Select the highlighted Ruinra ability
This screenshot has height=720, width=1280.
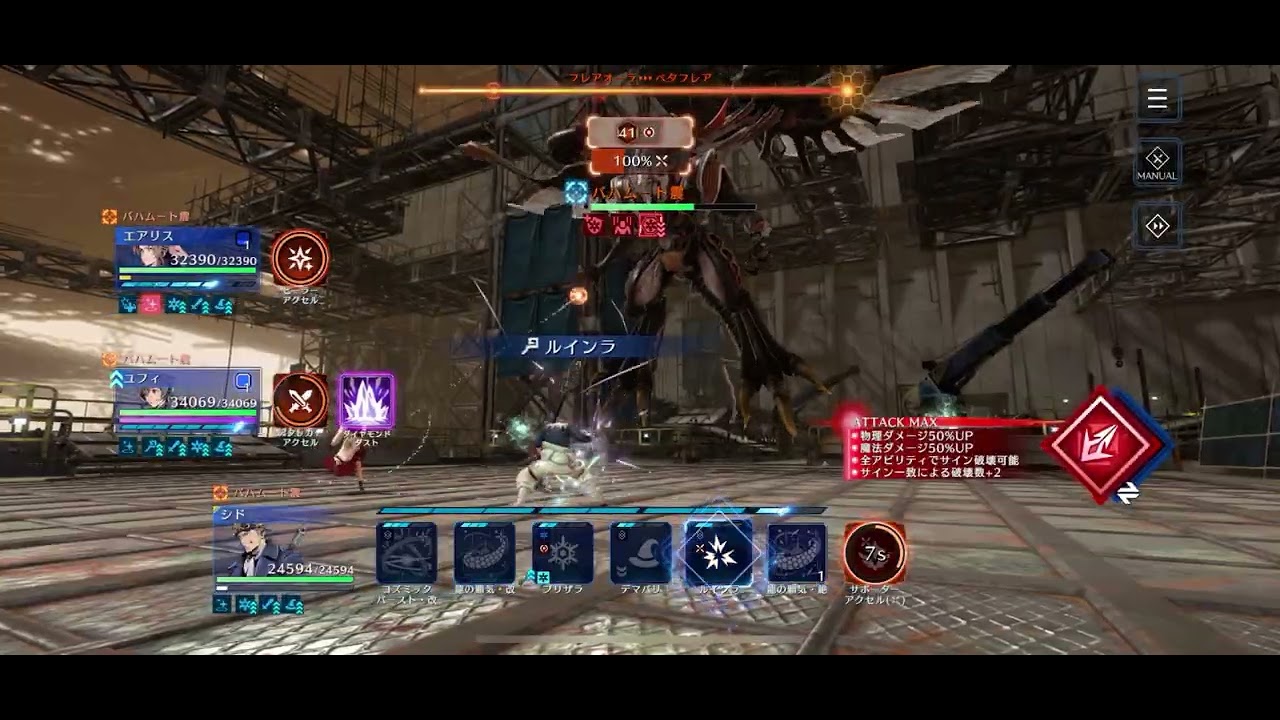718,553
